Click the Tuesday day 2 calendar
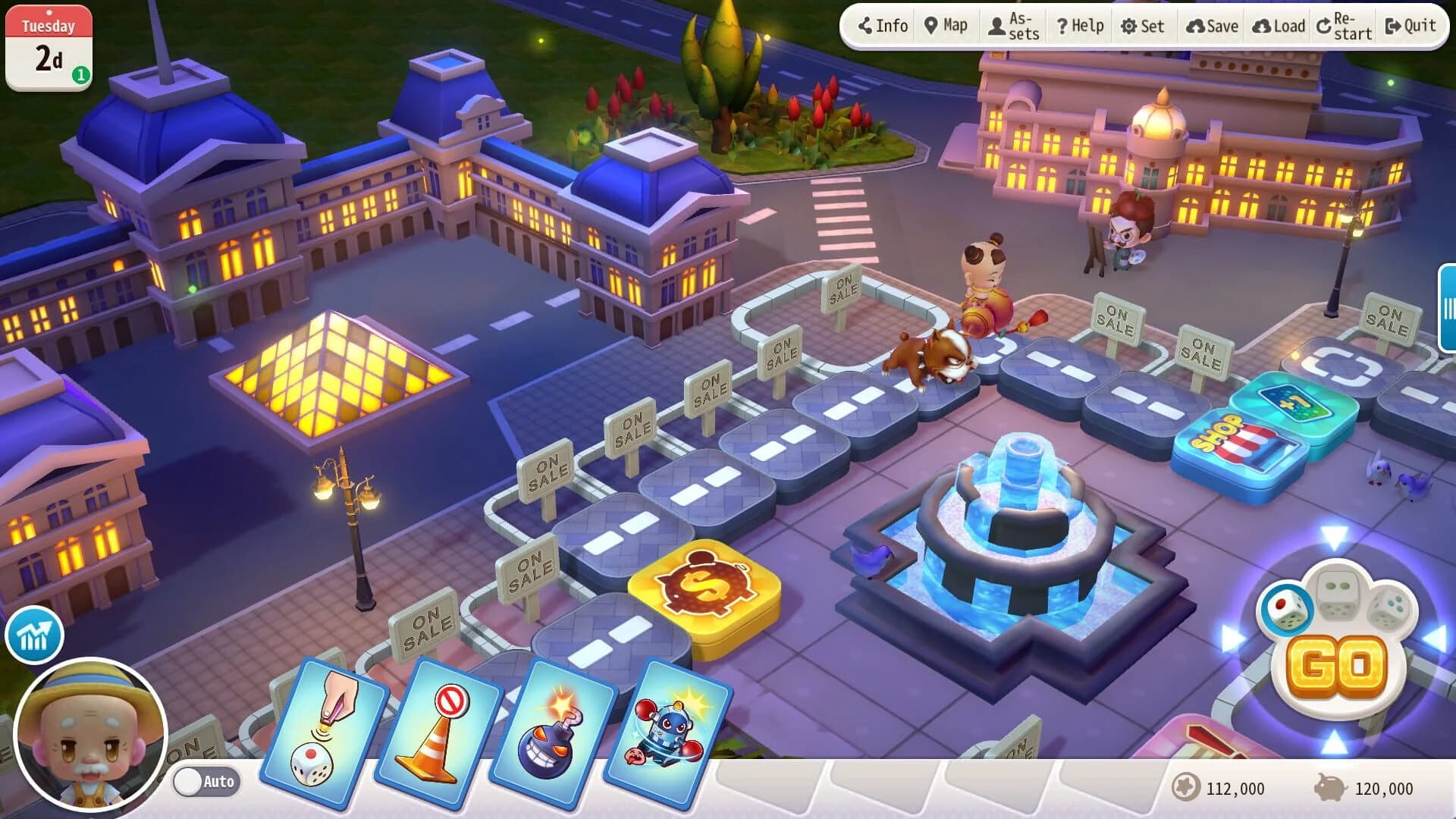The height and width of the screenshot is (819, 1456). [49, 42]
